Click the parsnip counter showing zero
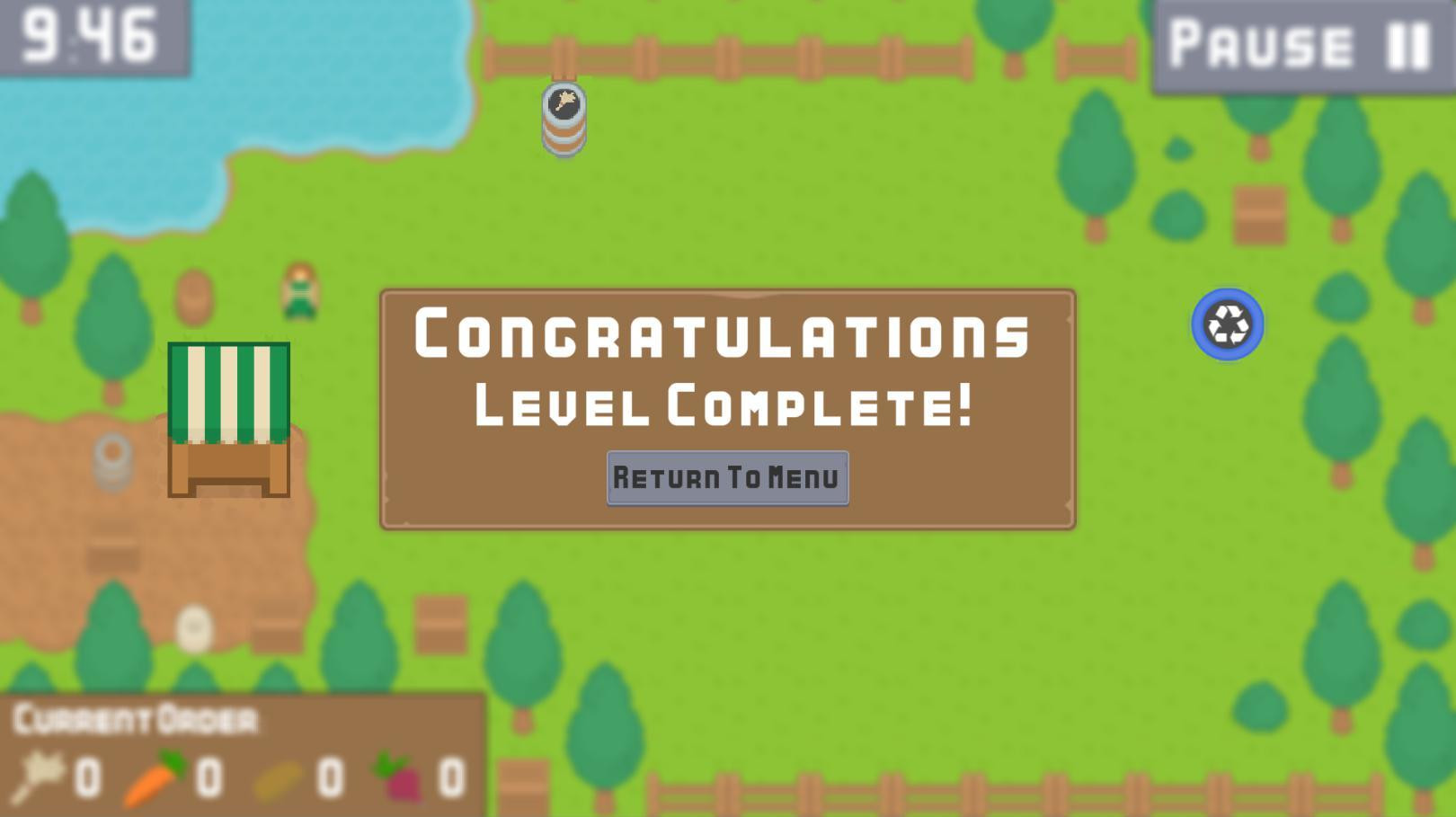This screenshot has width=1456, height=817. 87,778
